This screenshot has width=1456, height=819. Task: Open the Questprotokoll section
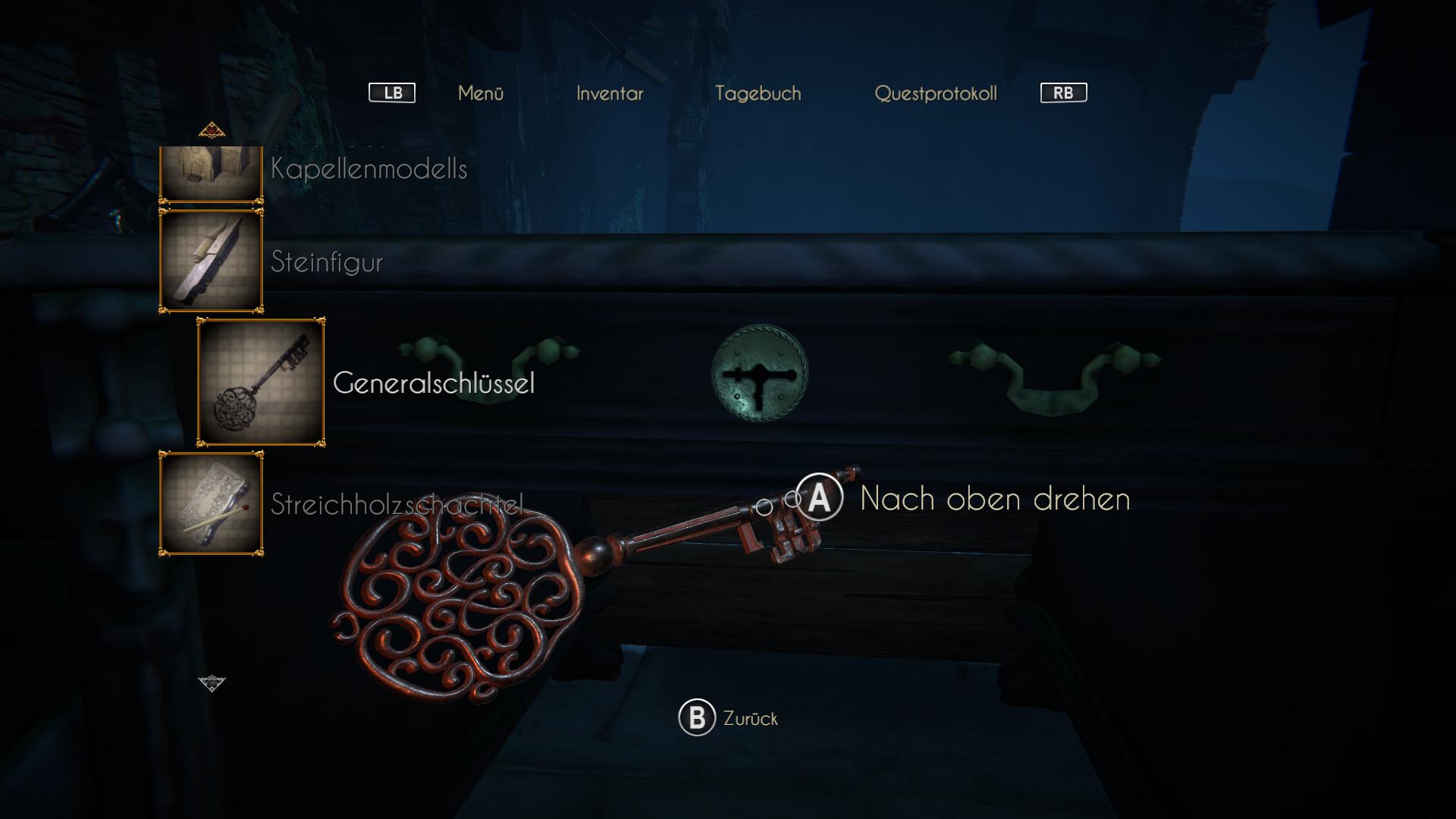[937, 93]
